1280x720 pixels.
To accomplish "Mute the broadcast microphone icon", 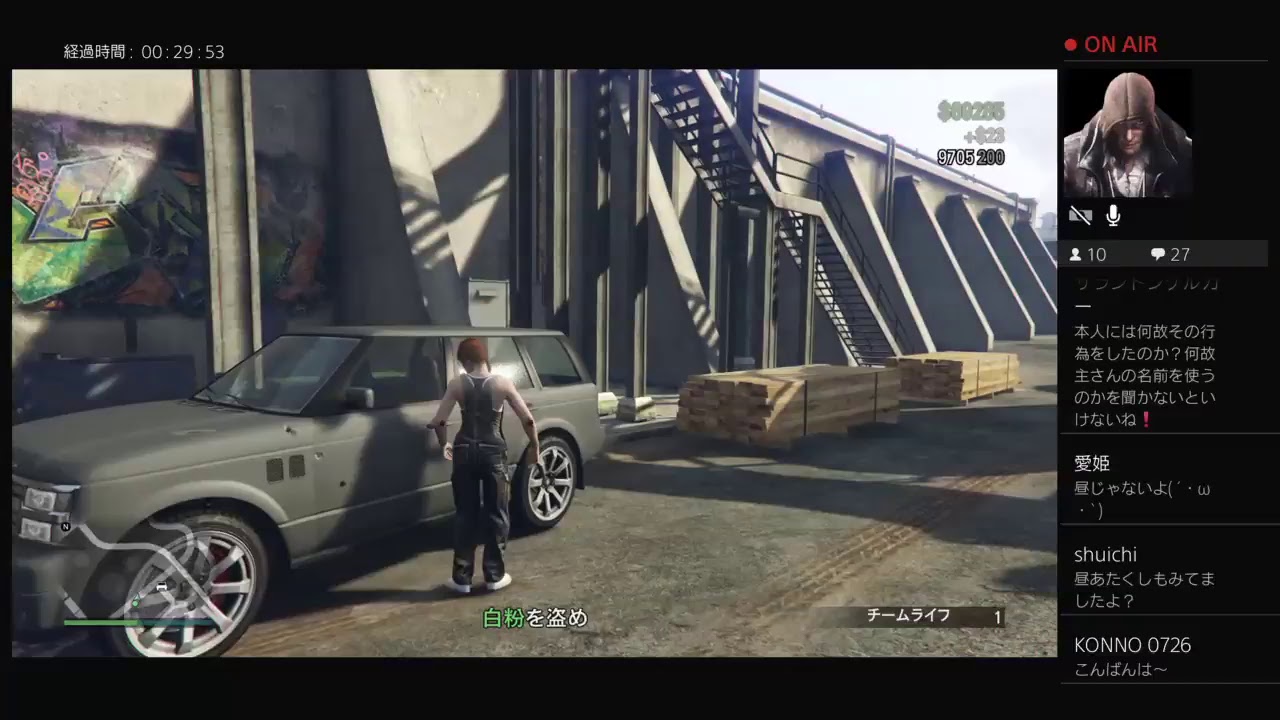I will pos(1112,214).
